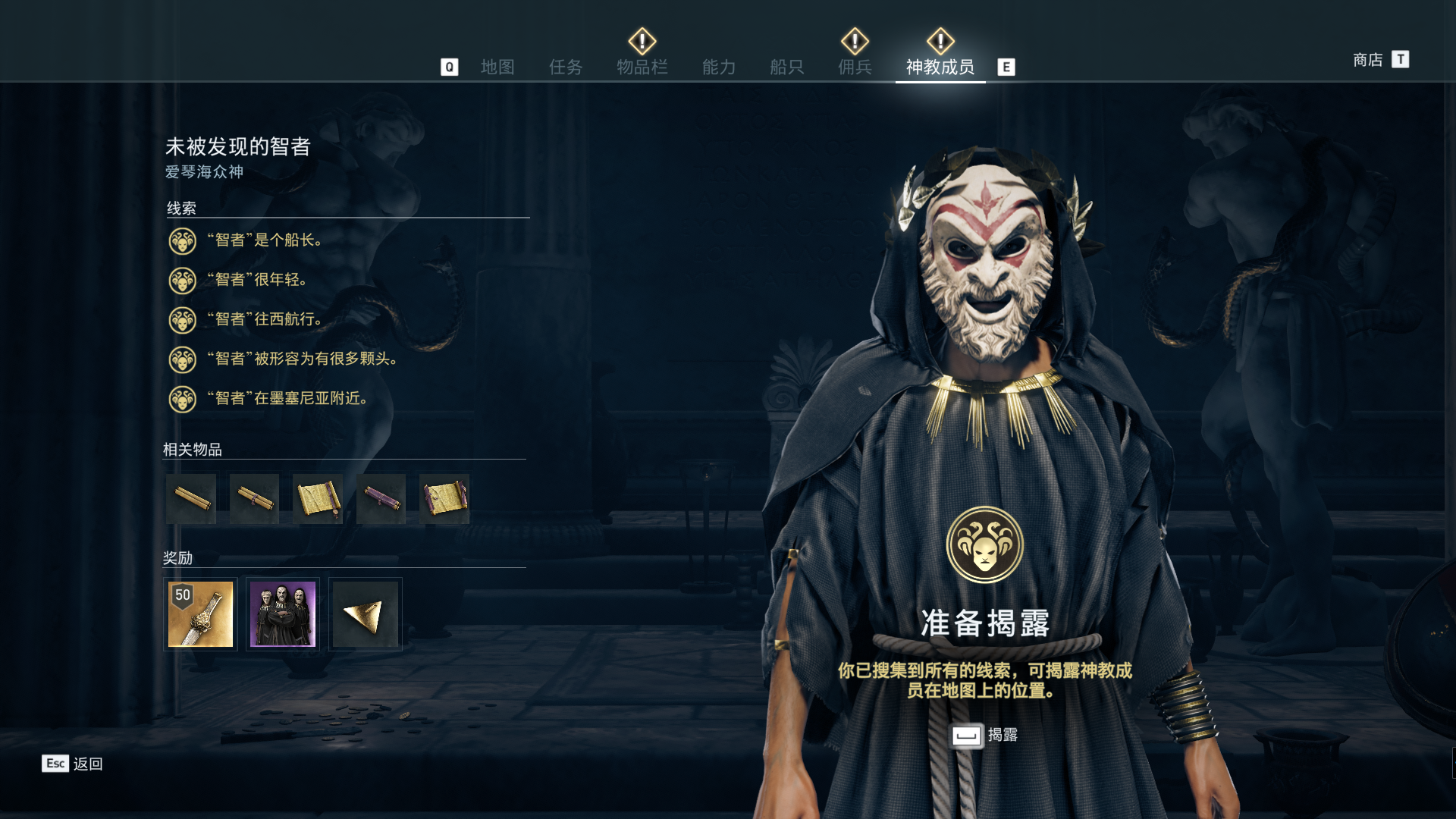This screenshot has width=1456, height=819.
Task: Switch to the 任务 quests tab
Action: pyautogui.click(x=566, y=67)
